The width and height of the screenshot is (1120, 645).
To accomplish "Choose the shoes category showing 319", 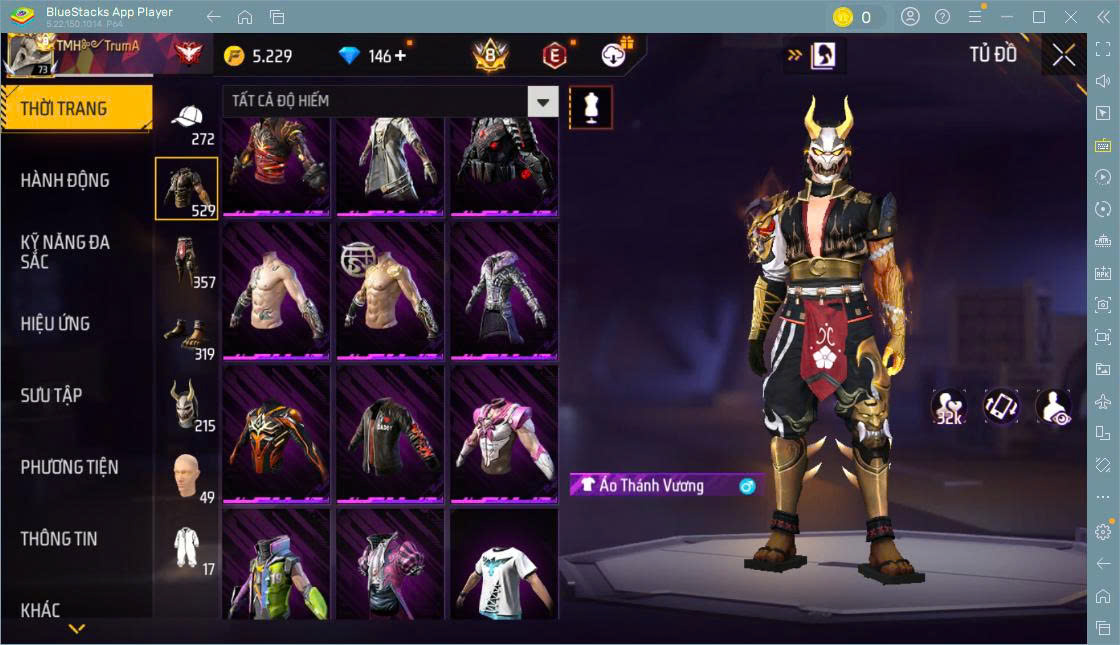I will (187, 335).
